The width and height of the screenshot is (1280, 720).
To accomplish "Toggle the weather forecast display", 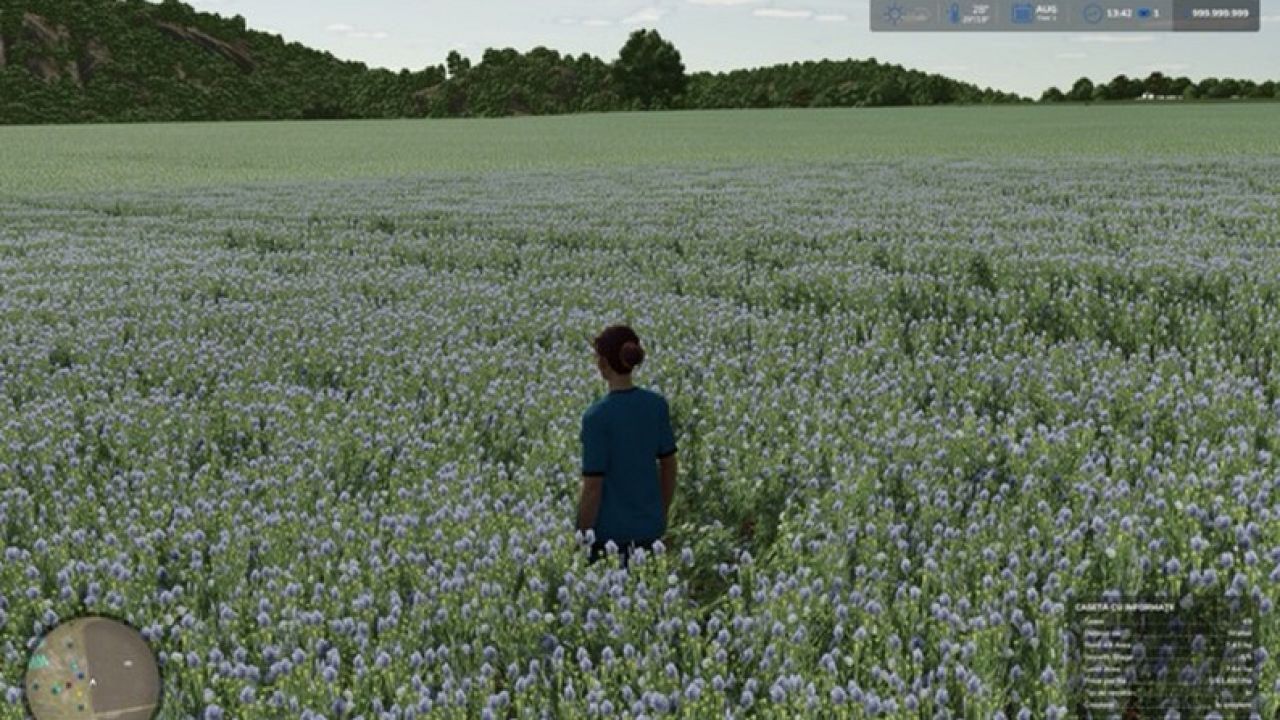I will click(905, 14).
